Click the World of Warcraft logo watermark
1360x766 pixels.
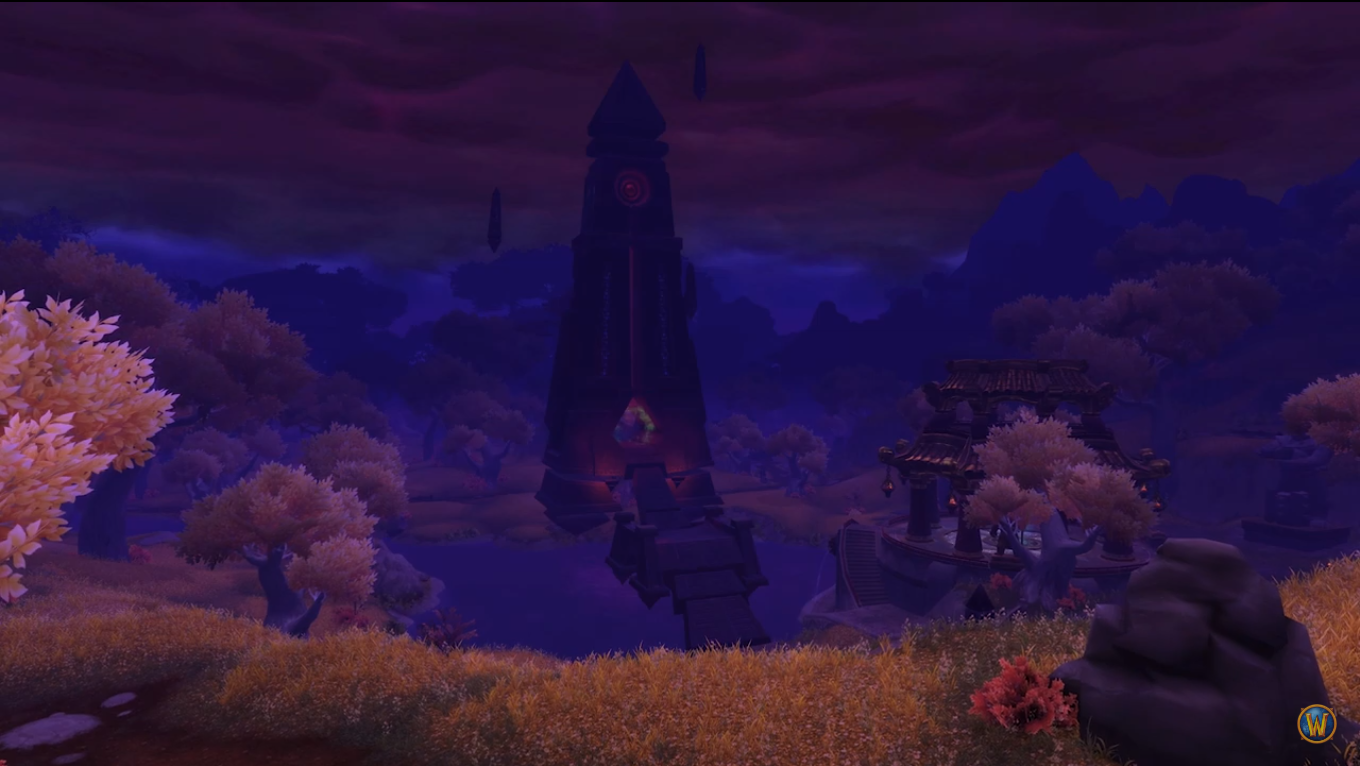point(1316,723)
